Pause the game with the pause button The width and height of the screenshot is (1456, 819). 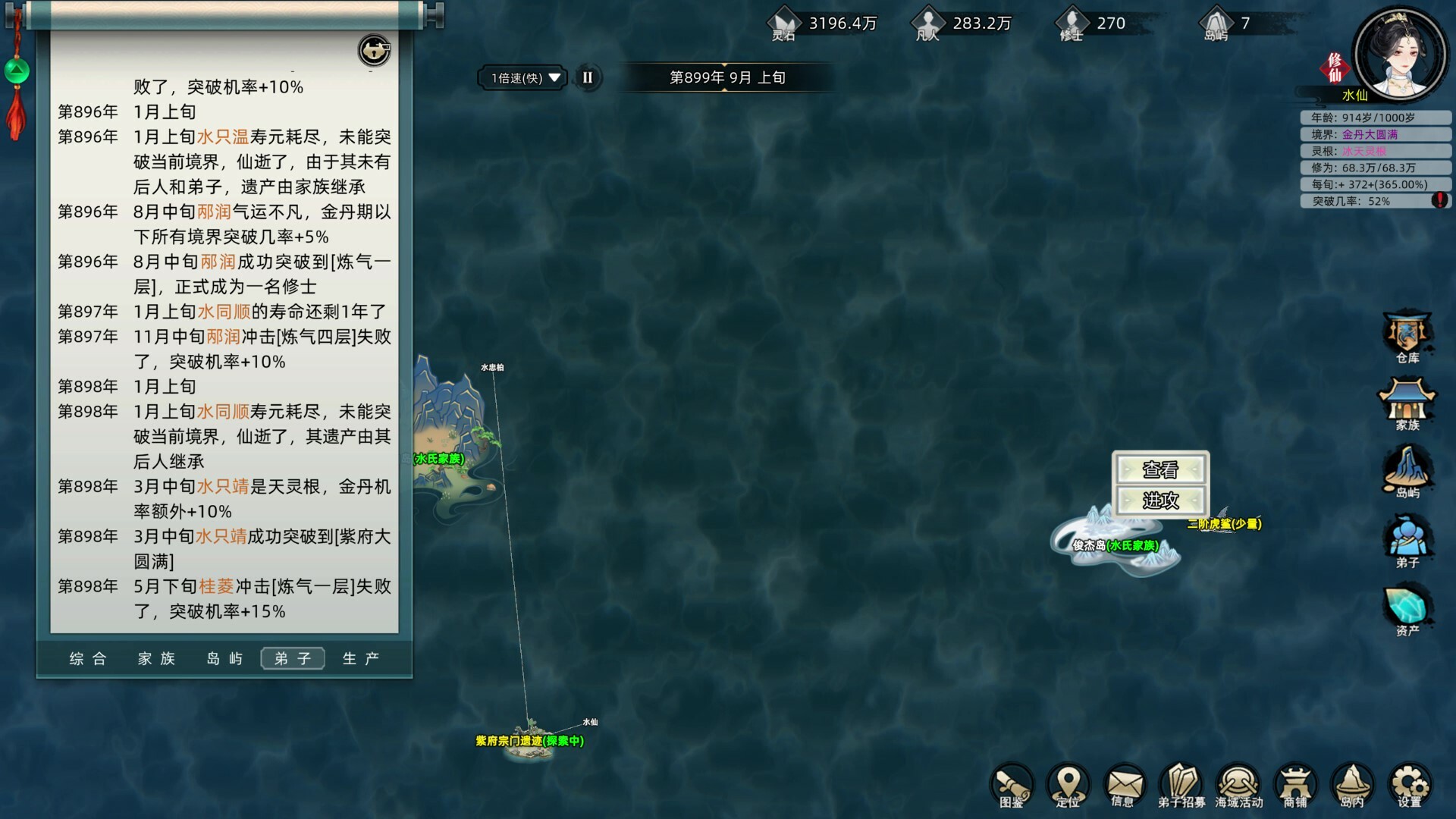pos(588,77)
